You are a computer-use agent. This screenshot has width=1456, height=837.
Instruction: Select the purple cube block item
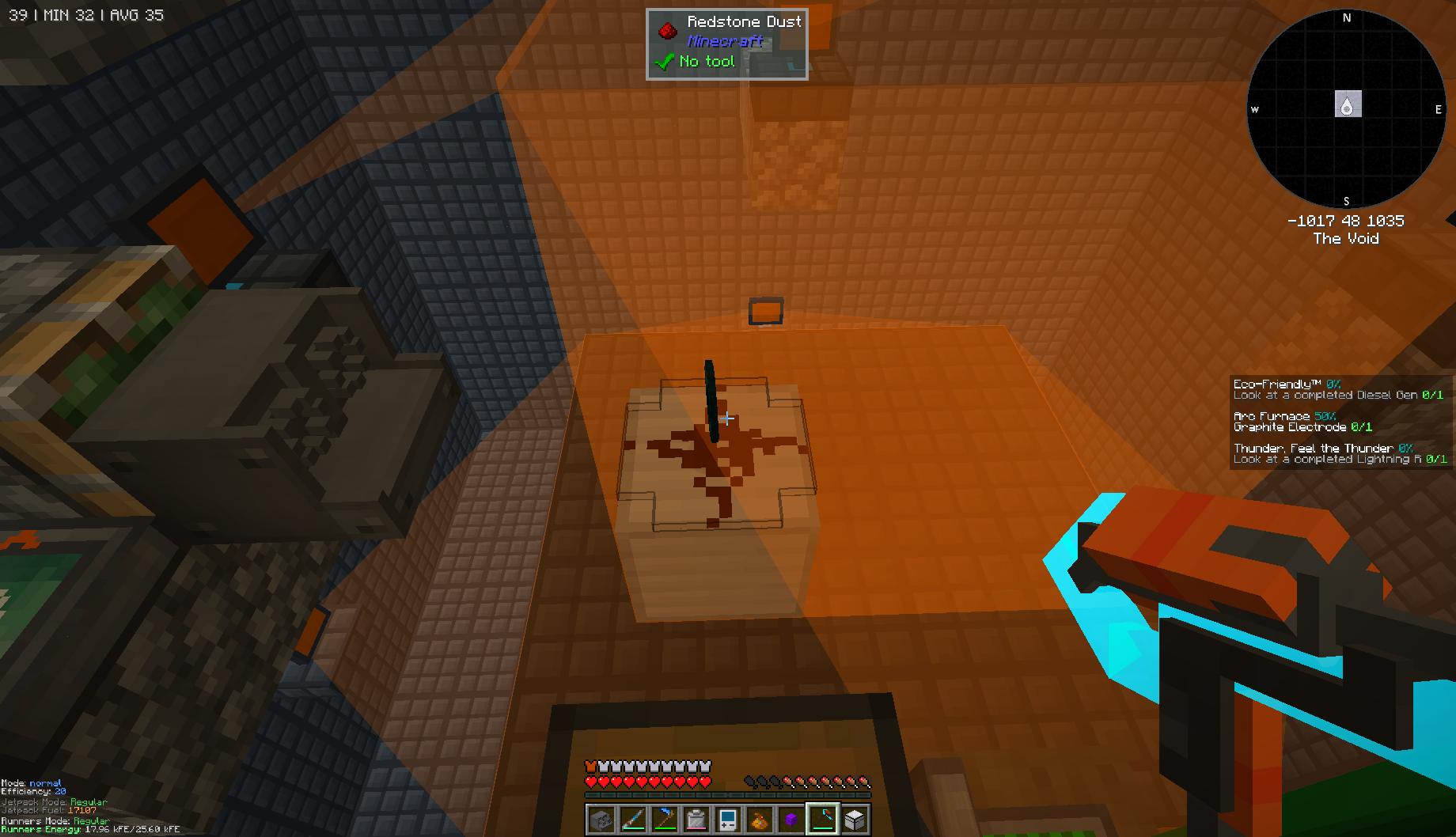click(791, 818)
